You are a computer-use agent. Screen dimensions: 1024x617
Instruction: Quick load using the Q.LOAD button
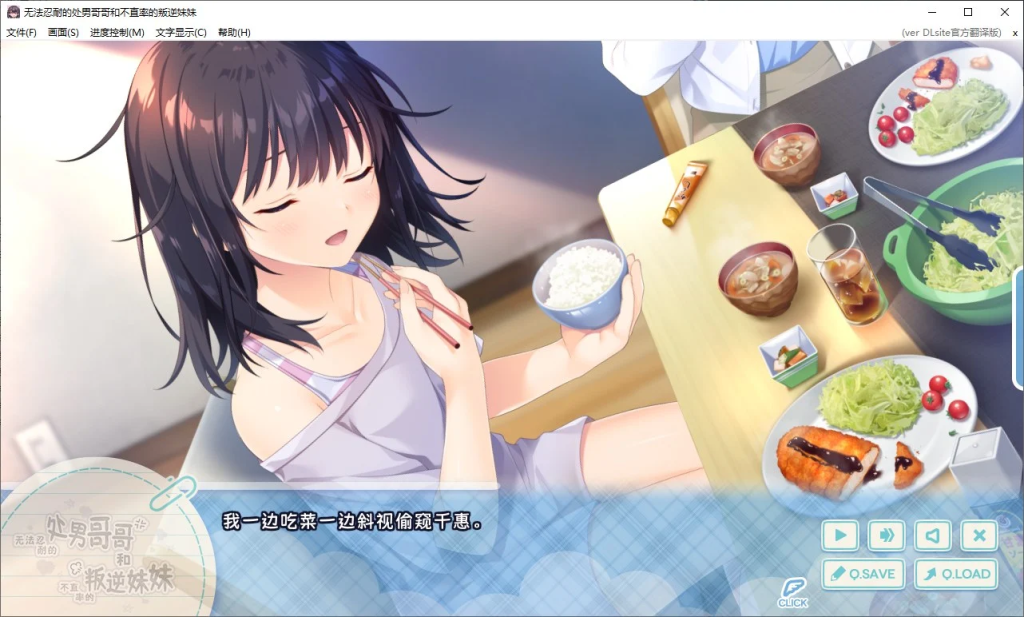pyautogui.click(x=956, y=574)
